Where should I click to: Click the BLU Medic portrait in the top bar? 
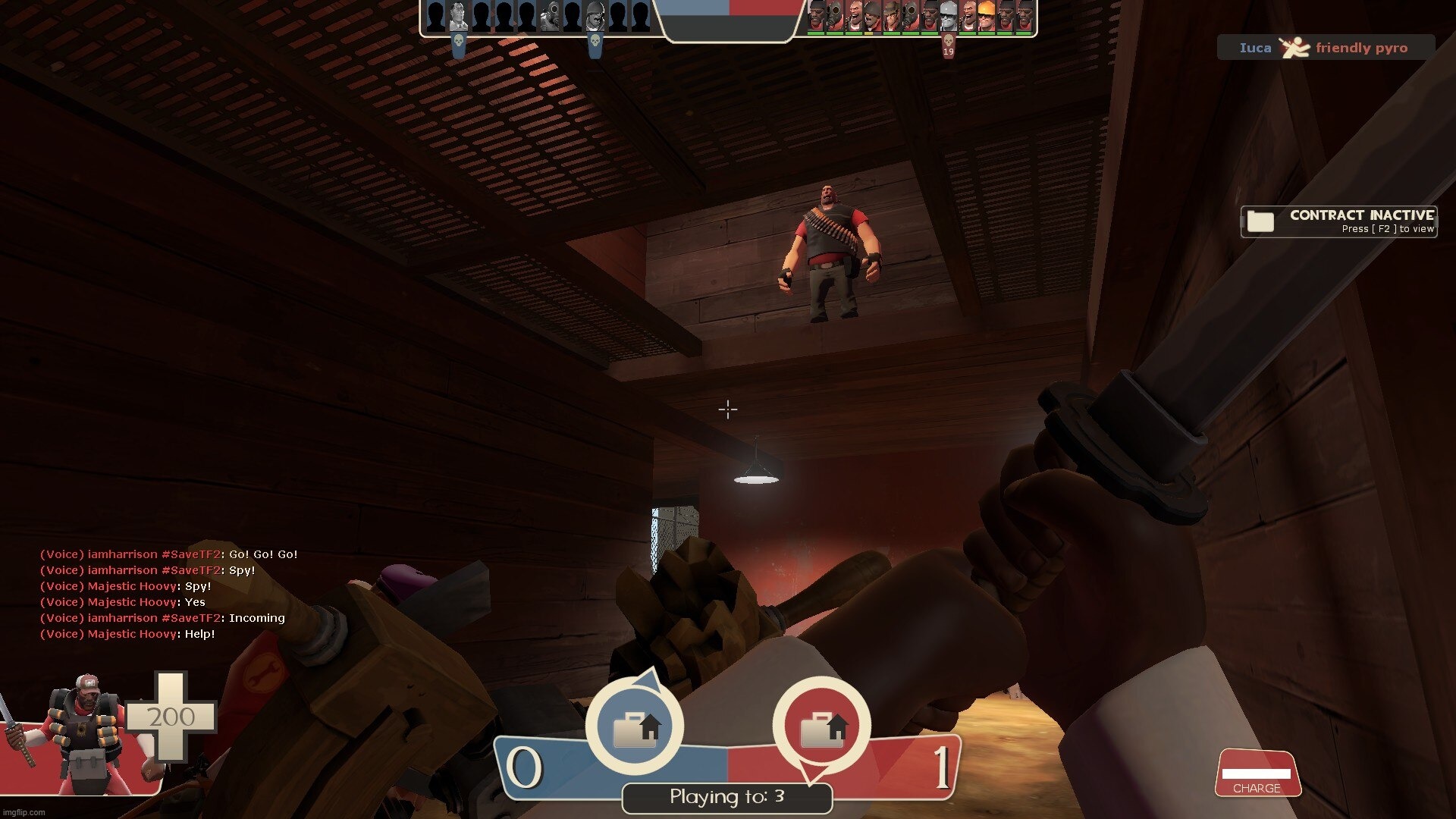(458, 16)
